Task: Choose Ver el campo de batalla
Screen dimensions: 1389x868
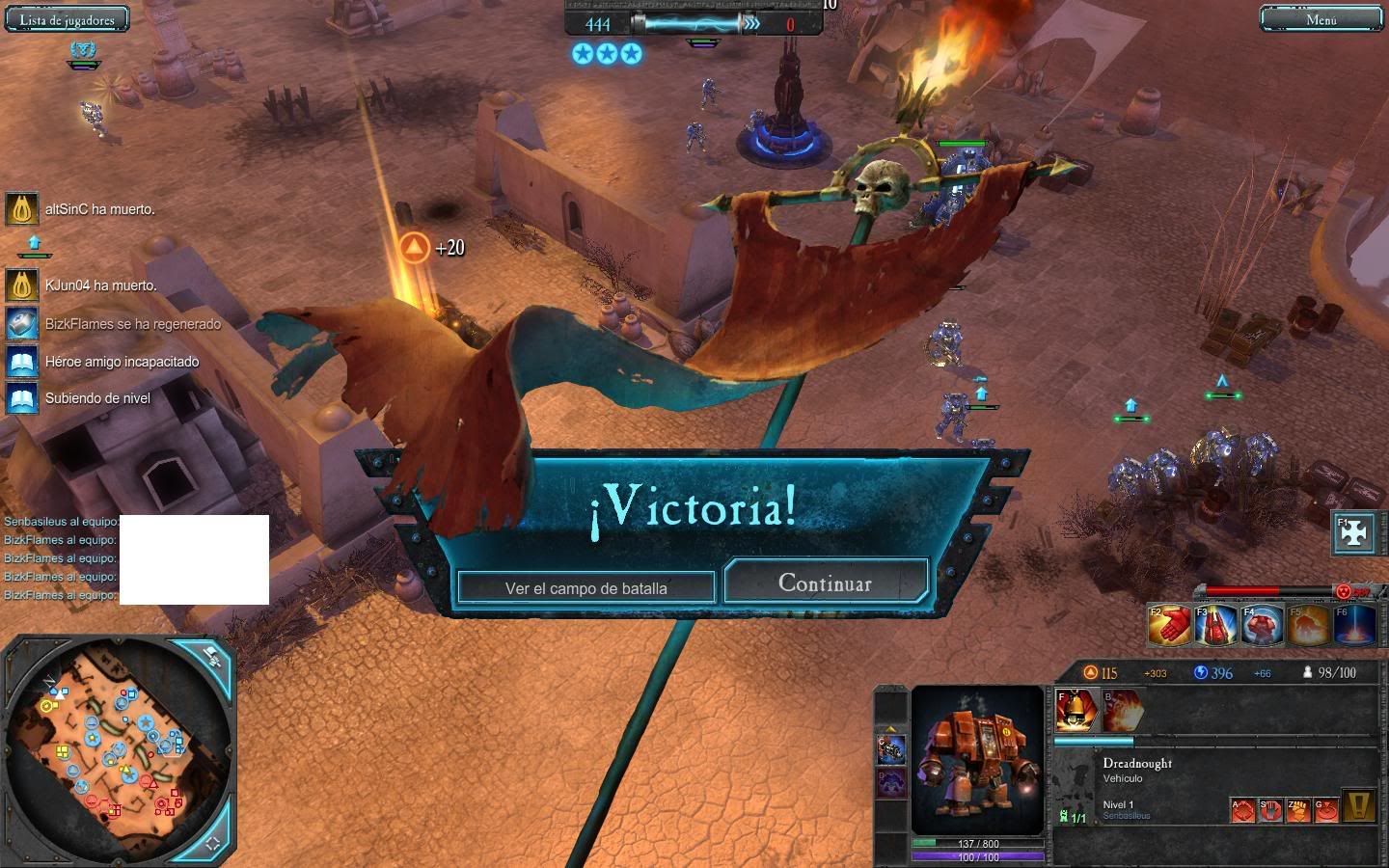Action: (586, 587)
